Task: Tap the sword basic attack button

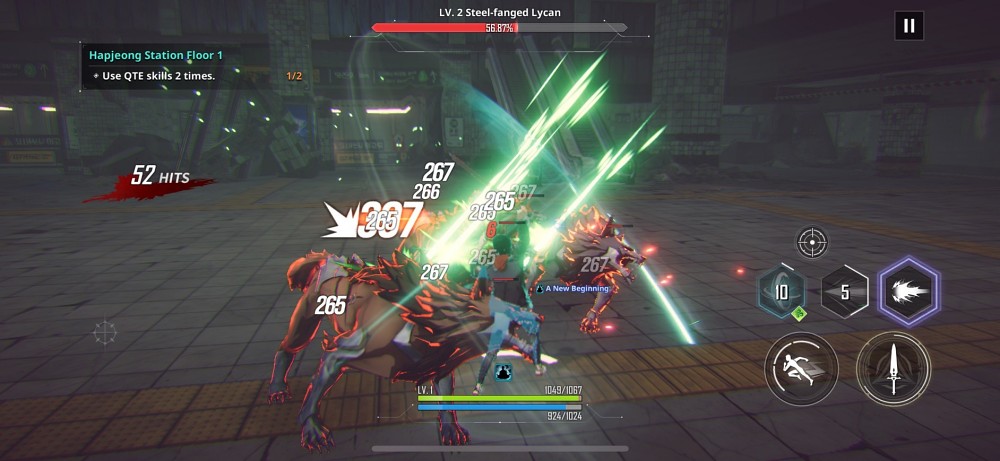Action: [x=893, y=368]
